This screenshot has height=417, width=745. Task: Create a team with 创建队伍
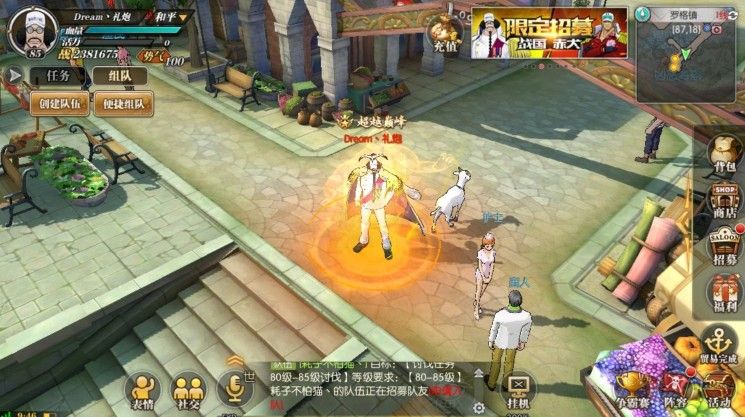[x=59, y=104]
